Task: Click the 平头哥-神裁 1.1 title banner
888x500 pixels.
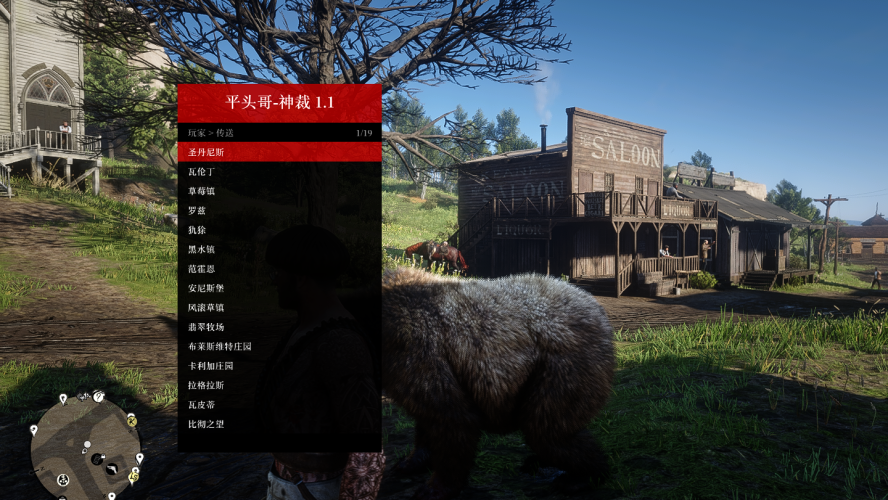Action: [279, 103]
